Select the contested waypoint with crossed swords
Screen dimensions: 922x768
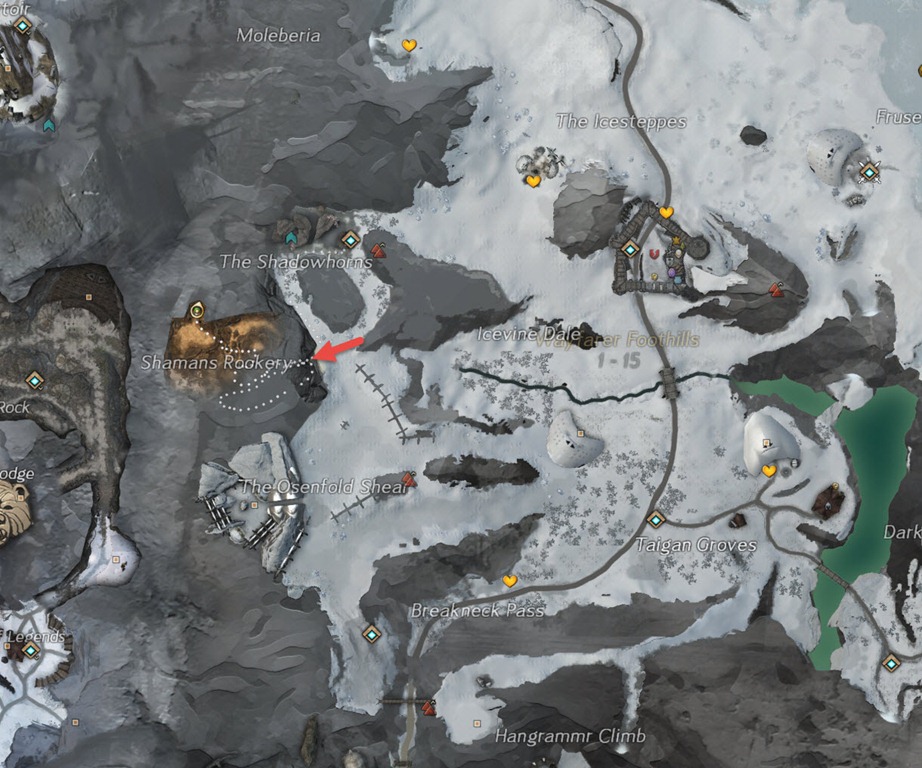click(870, 172)
